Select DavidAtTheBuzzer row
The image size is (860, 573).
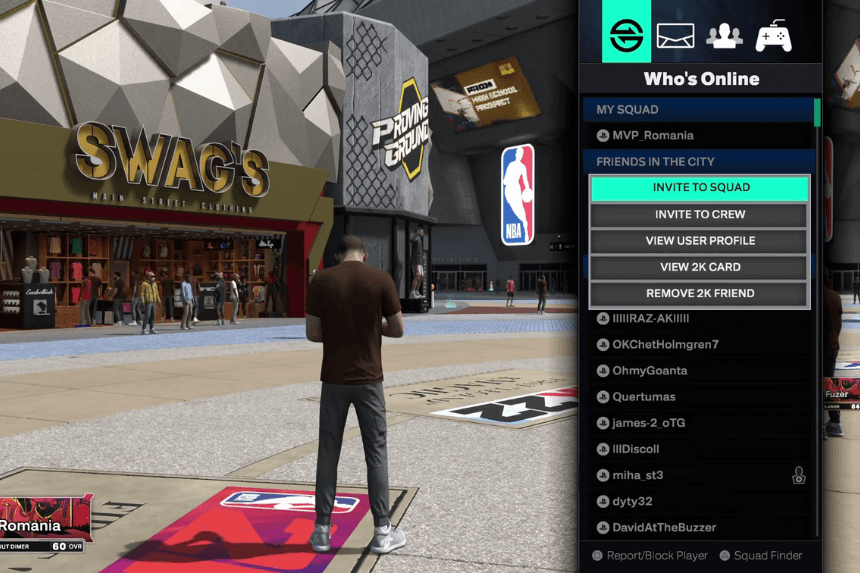point(664,527)
